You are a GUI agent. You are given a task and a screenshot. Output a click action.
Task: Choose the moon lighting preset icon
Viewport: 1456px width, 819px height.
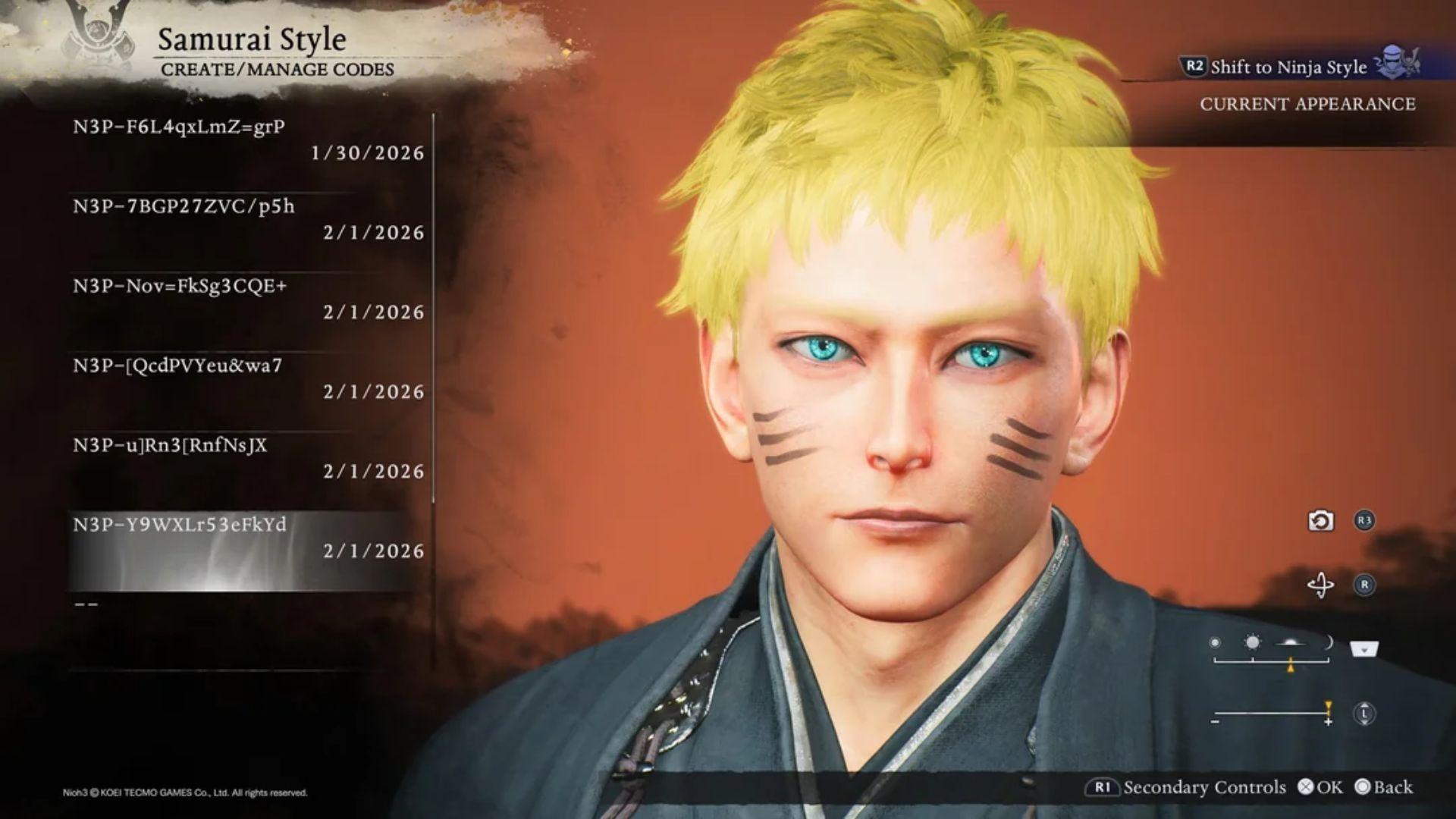click(x=1328, y=641)
